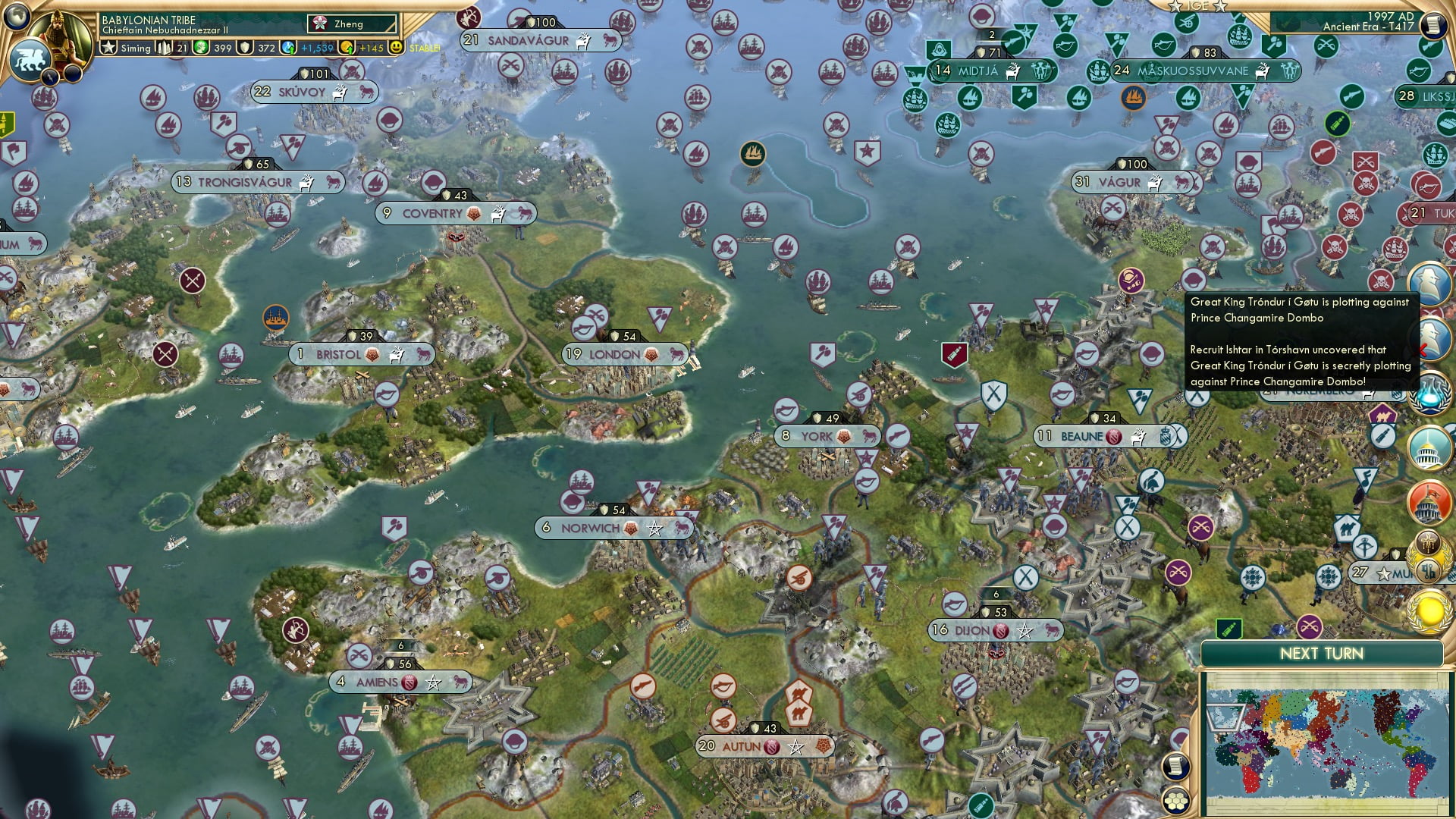Screen dimensions: 1456x819
Task: Open the Civilopedia scroll icon top right
Action: (x=1435, y=24)
